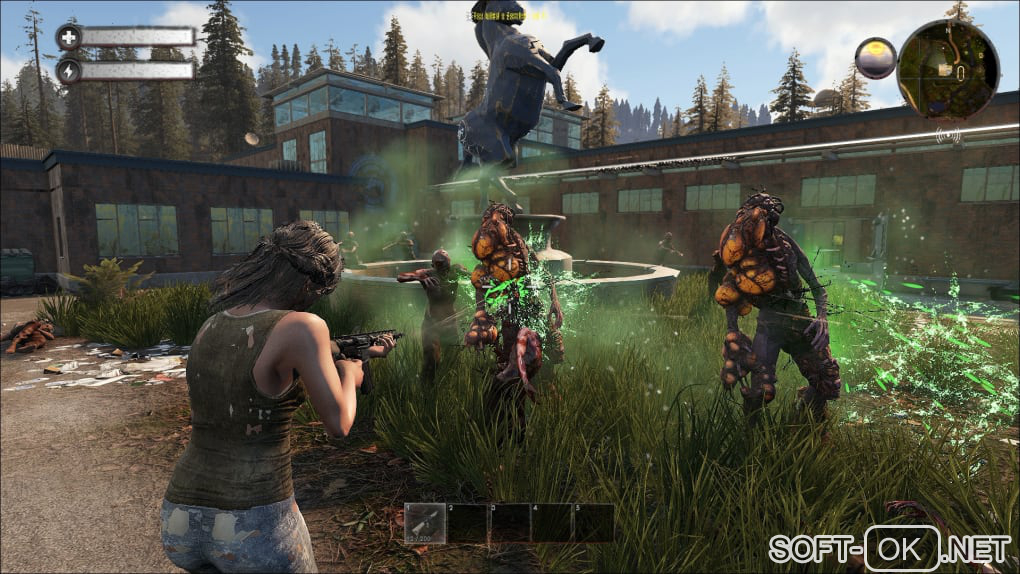Click the sun time-of-day indicator

(875, 58)
